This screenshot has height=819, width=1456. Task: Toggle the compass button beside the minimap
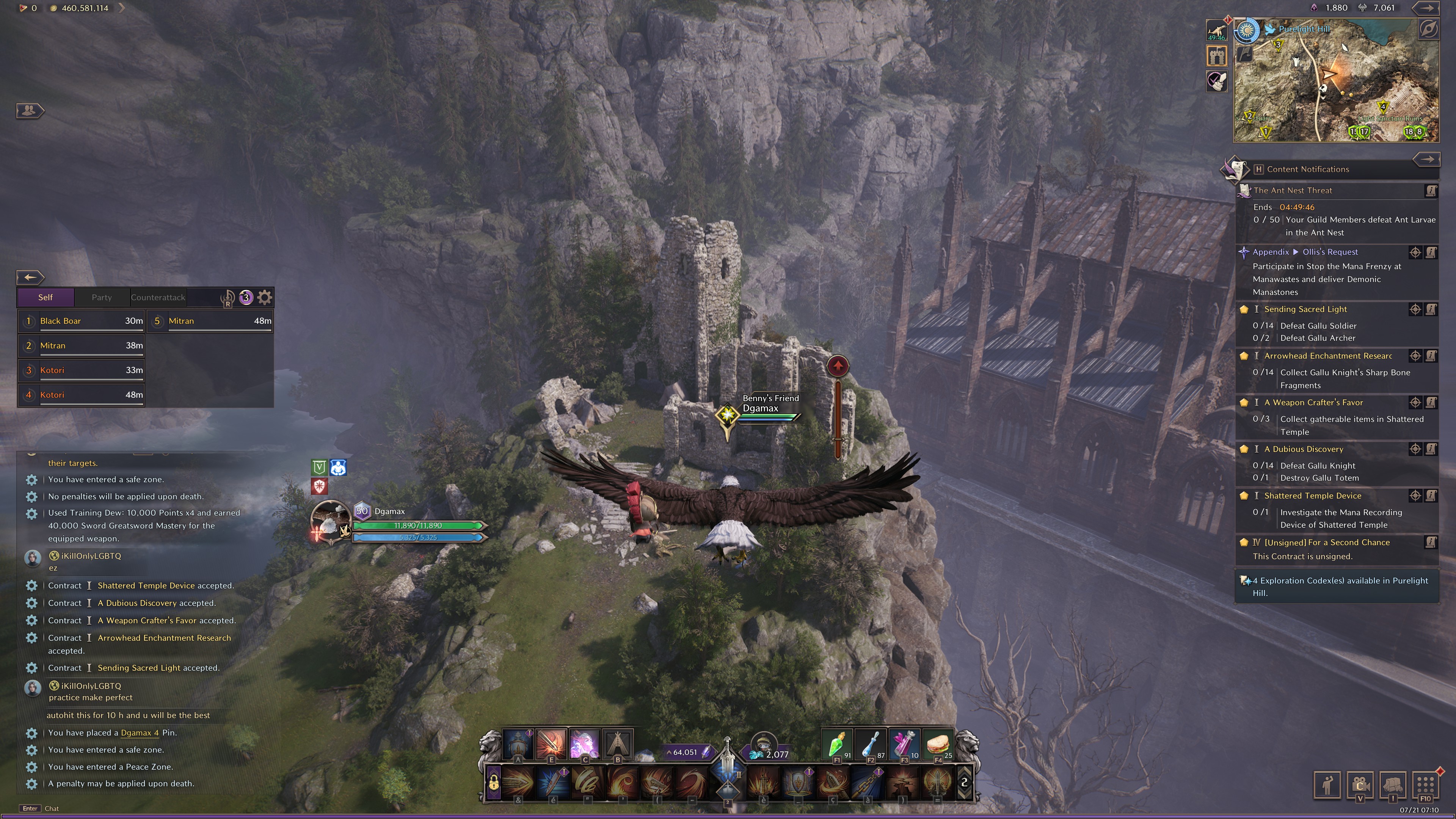pyautogui.click(x=1428, y=30)
